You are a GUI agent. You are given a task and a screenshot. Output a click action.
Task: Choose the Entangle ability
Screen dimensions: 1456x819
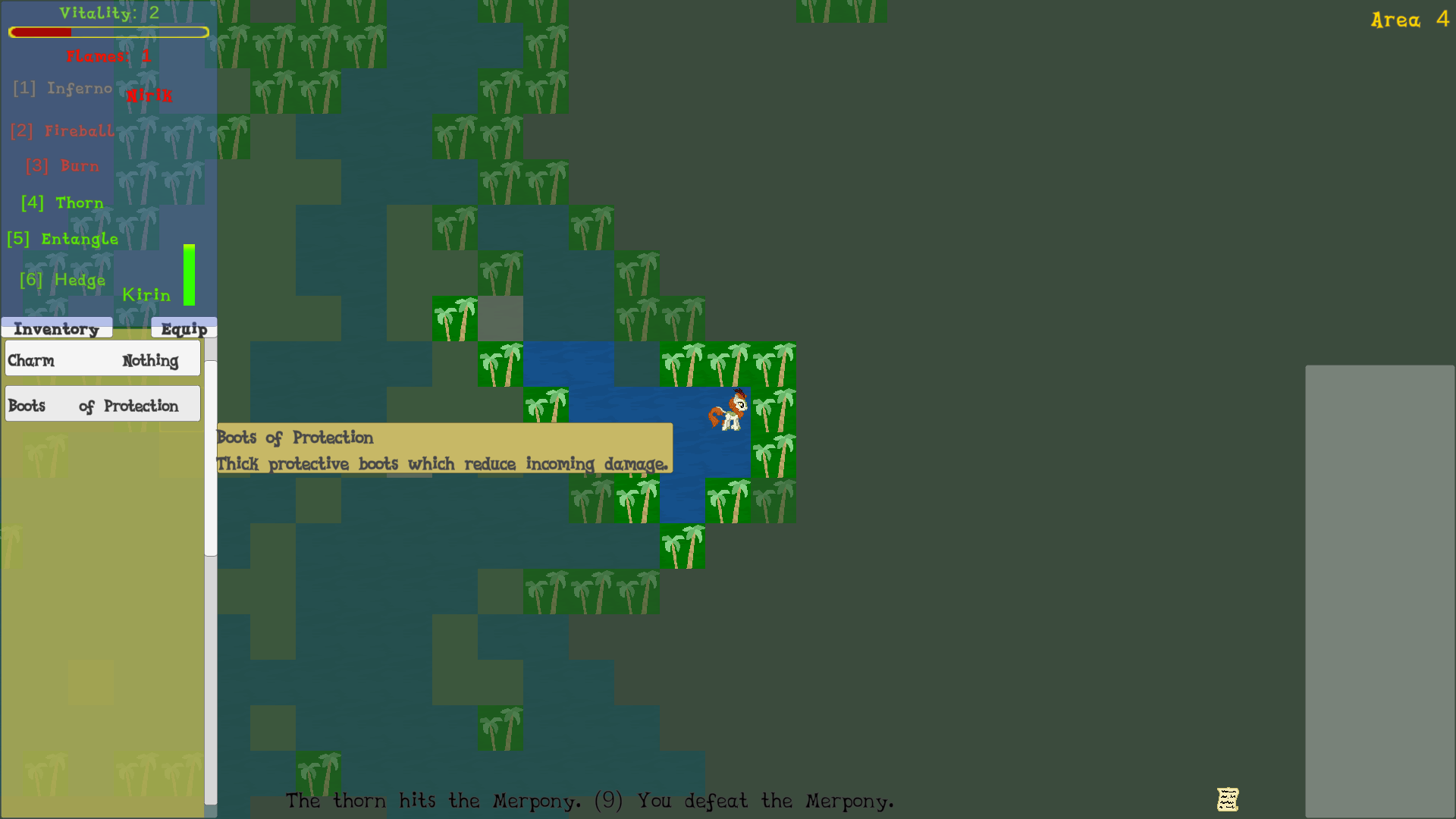tap(63, 240)
